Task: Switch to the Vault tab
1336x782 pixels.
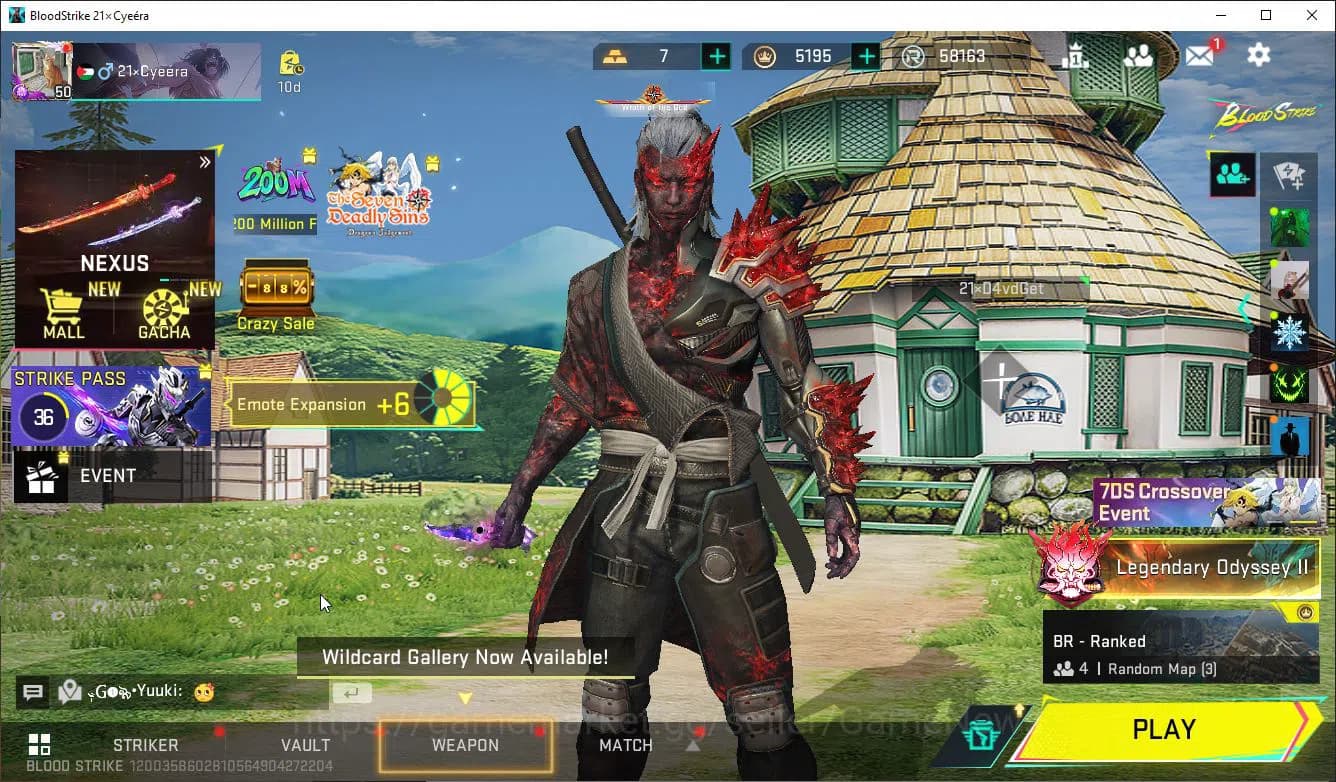Action: (306, 745)
